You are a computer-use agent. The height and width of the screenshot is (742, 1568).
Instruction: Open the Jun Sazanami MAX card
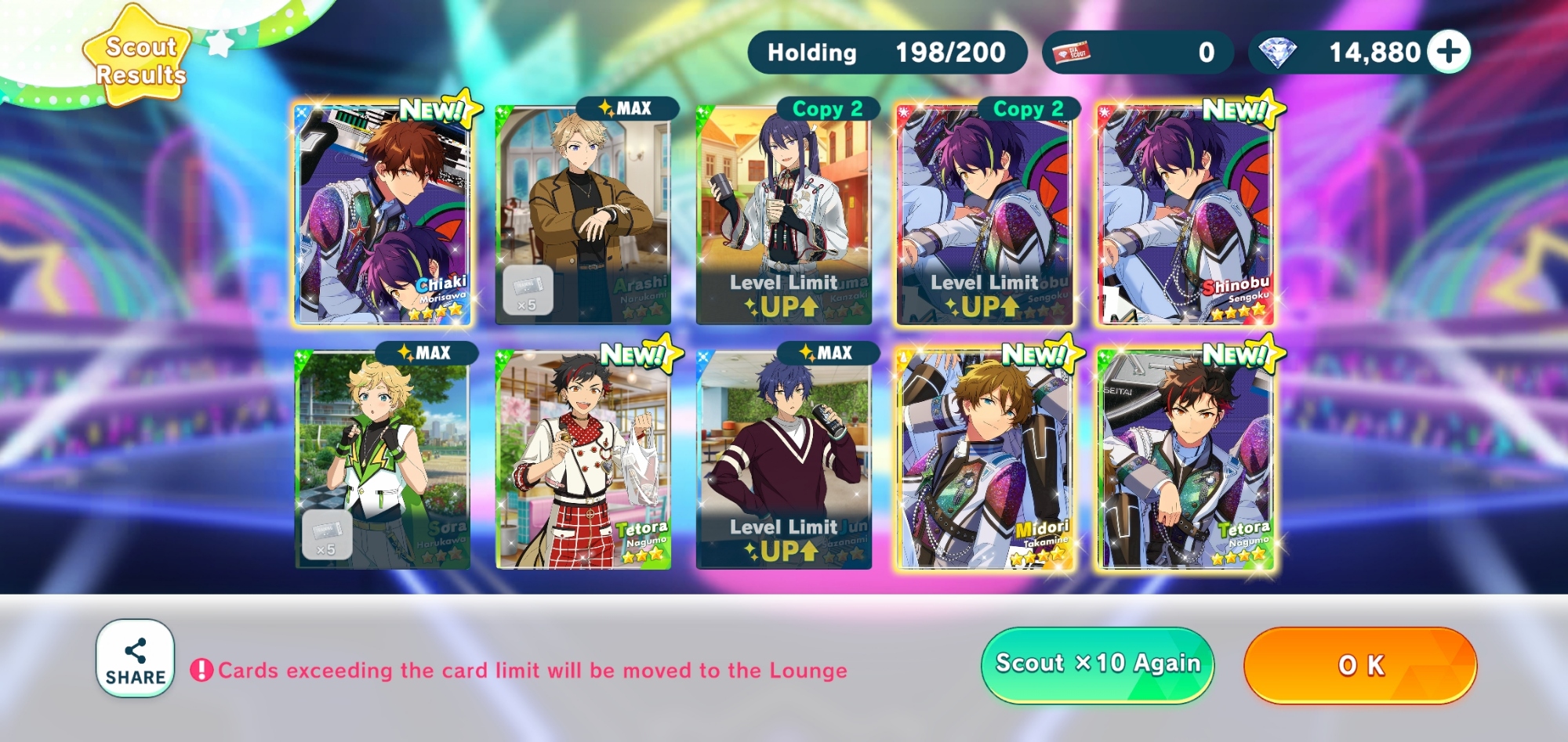[784, 459]
